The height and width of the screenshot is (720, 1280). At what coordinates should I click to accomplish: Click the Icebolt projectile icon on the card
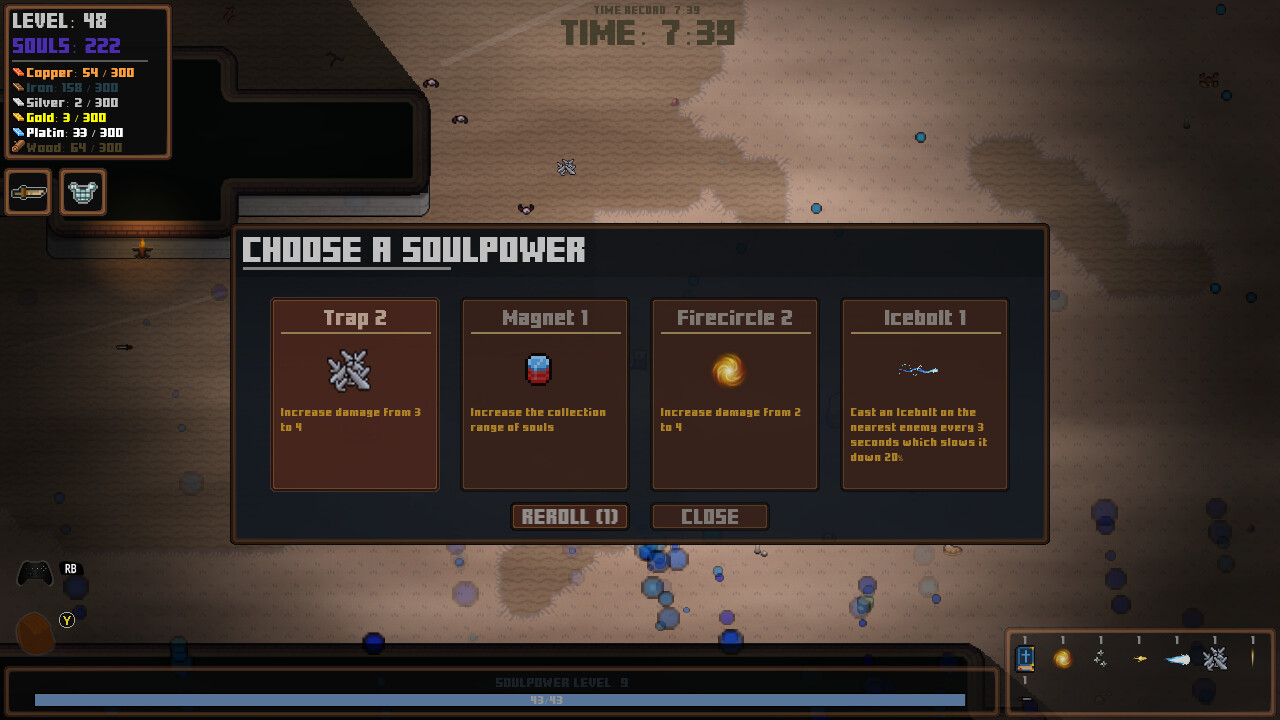pyautogui.click(x=920, y=368)
